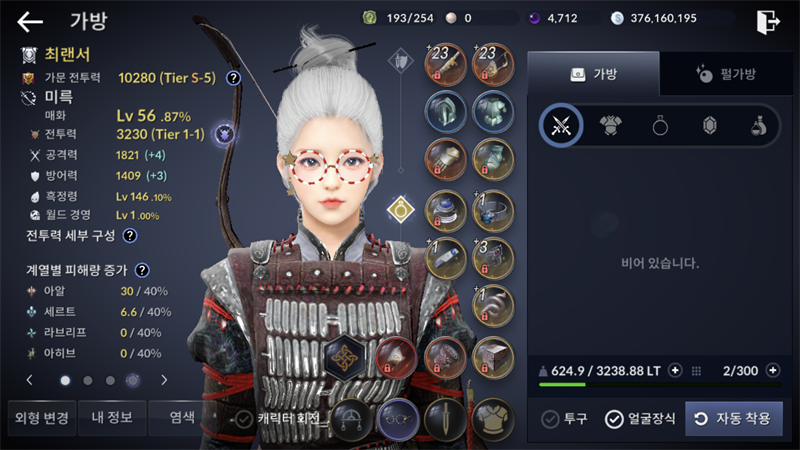
Task: Toggle the 캐릭터 회전 character rotation checkbox
Action: coord(243,419)
